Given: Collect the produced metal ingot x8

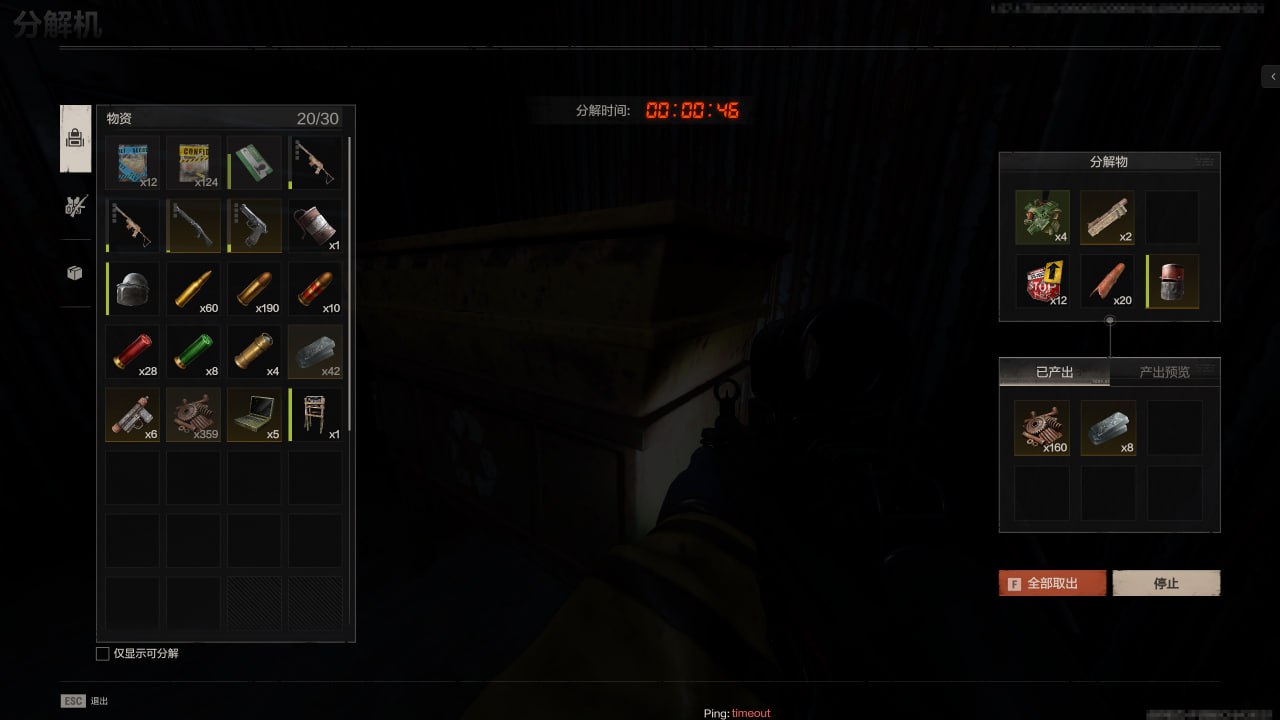Looking at the screenshot, I should point(1108,428).
